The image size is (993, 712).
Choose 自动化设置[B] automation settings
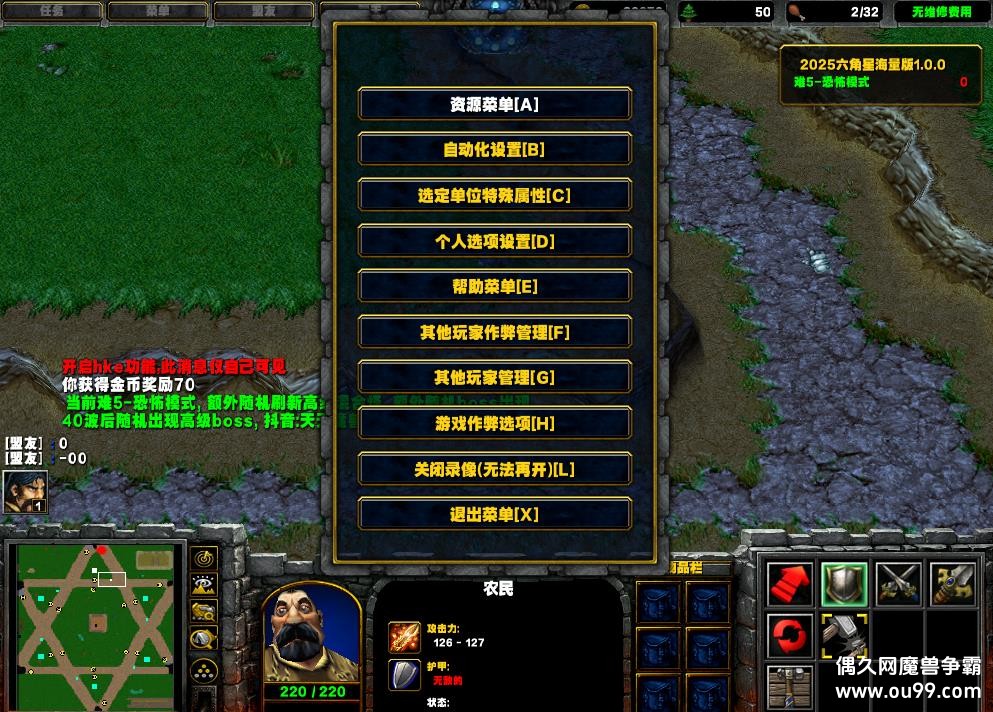pos(494,150)
